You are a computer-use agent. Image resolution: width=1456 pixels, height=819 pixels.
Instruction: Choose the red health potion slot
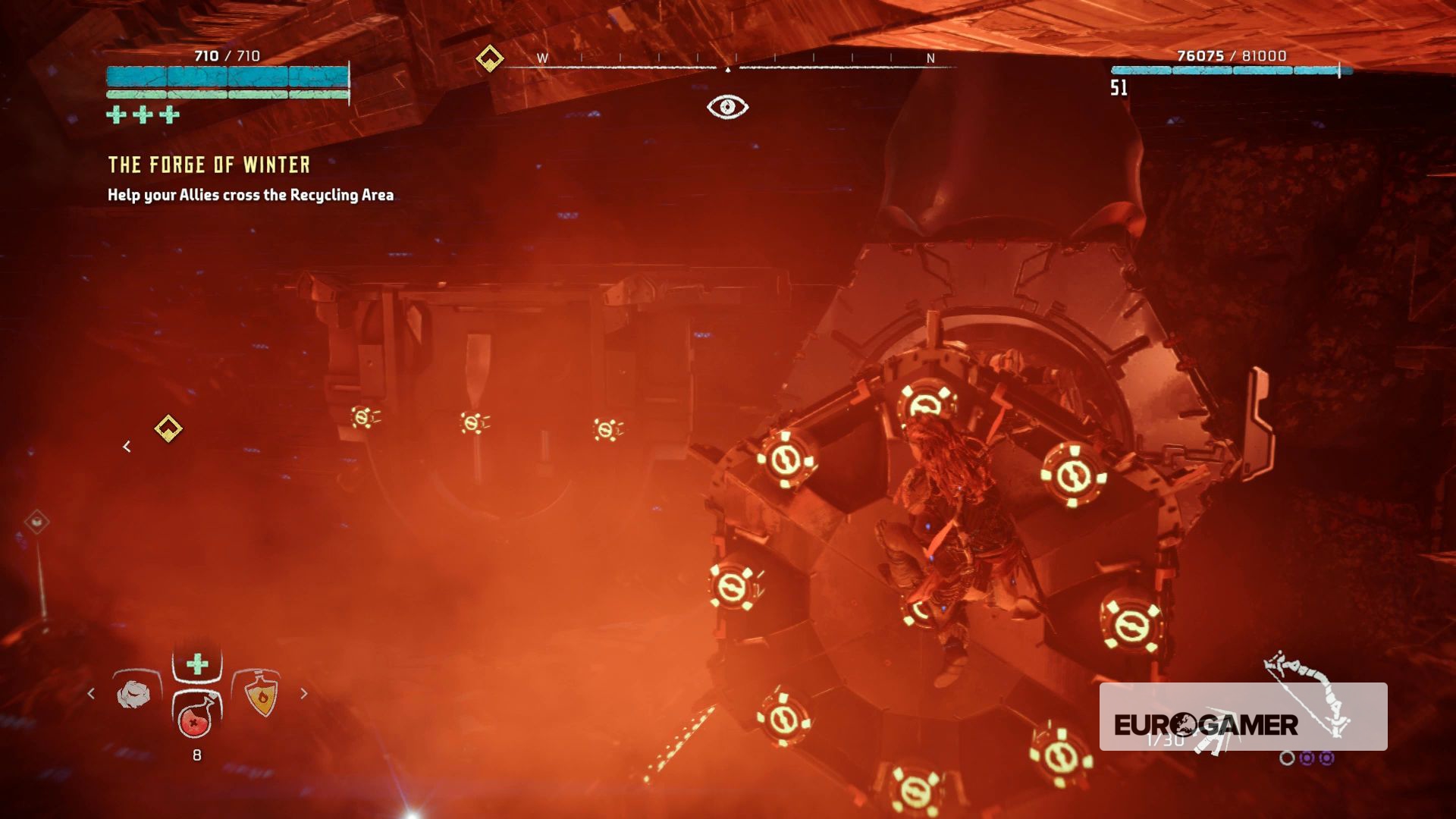tap(196, 716)
